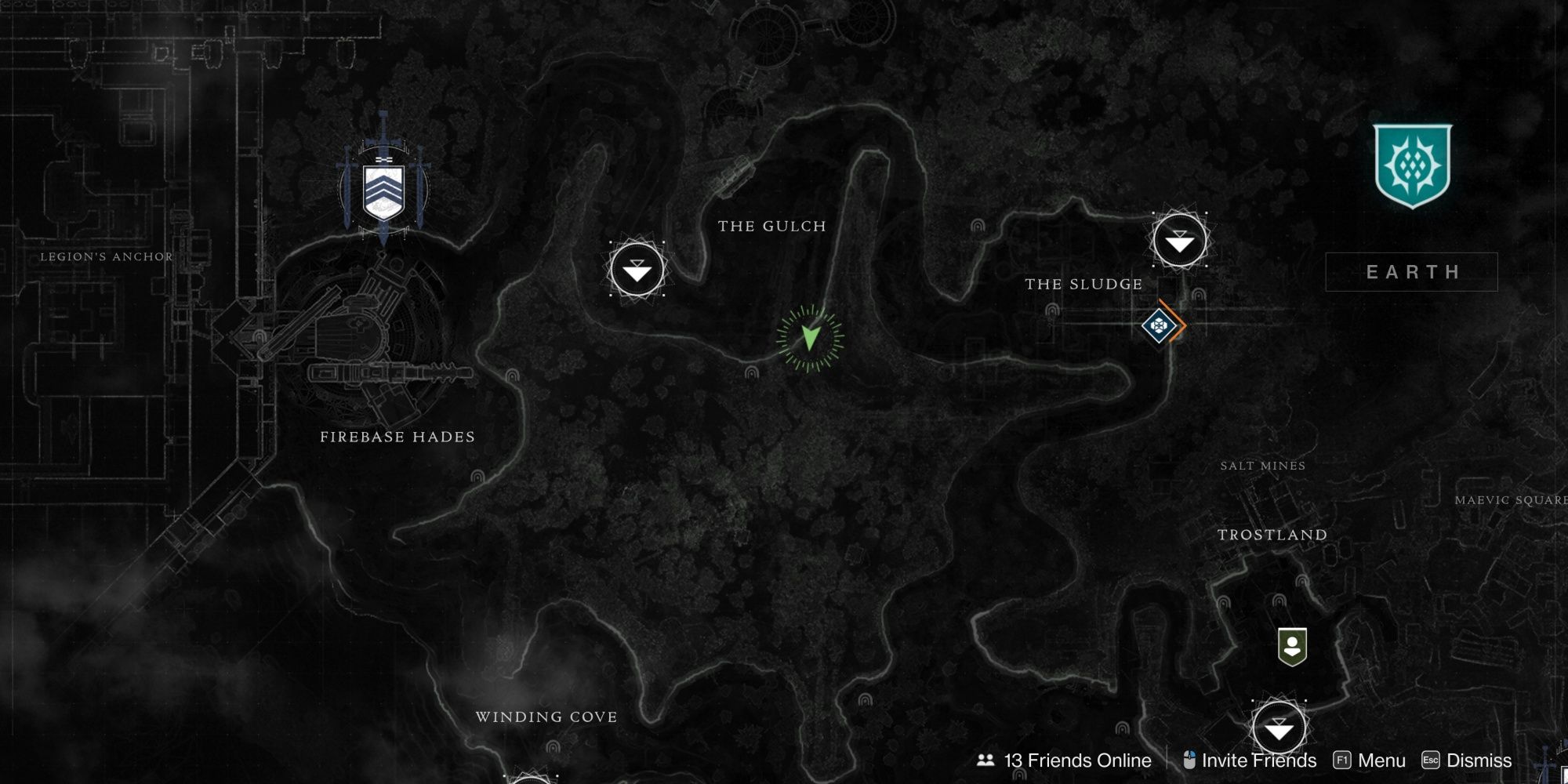Viewport: 1568px width, 784px height.
Task: Dismiss the map using the Esc label
Action: point(1432,760)
